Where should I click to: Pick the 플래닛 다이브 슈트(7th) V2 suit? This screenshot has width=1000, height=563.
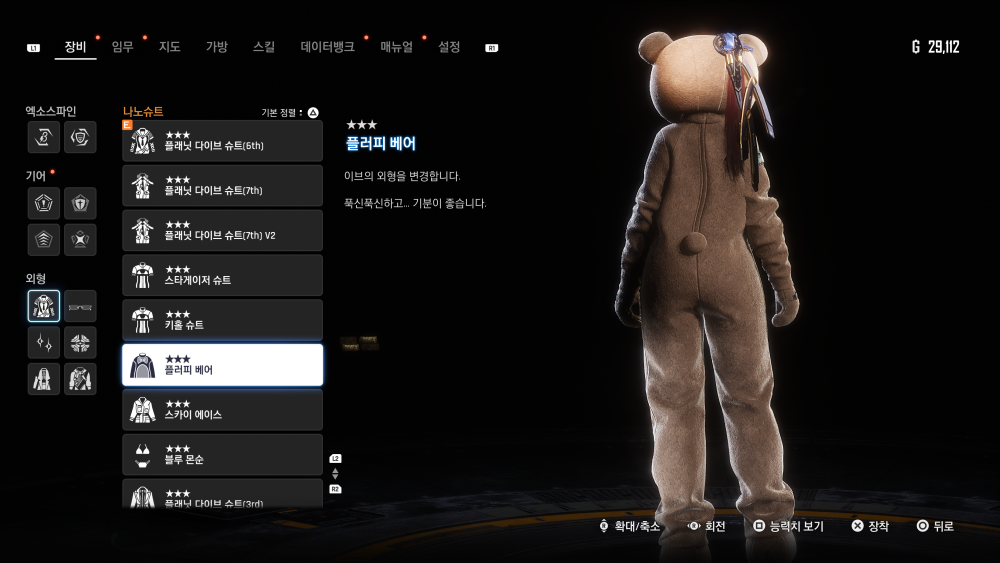pyautogui.click(x=222, y=231)
